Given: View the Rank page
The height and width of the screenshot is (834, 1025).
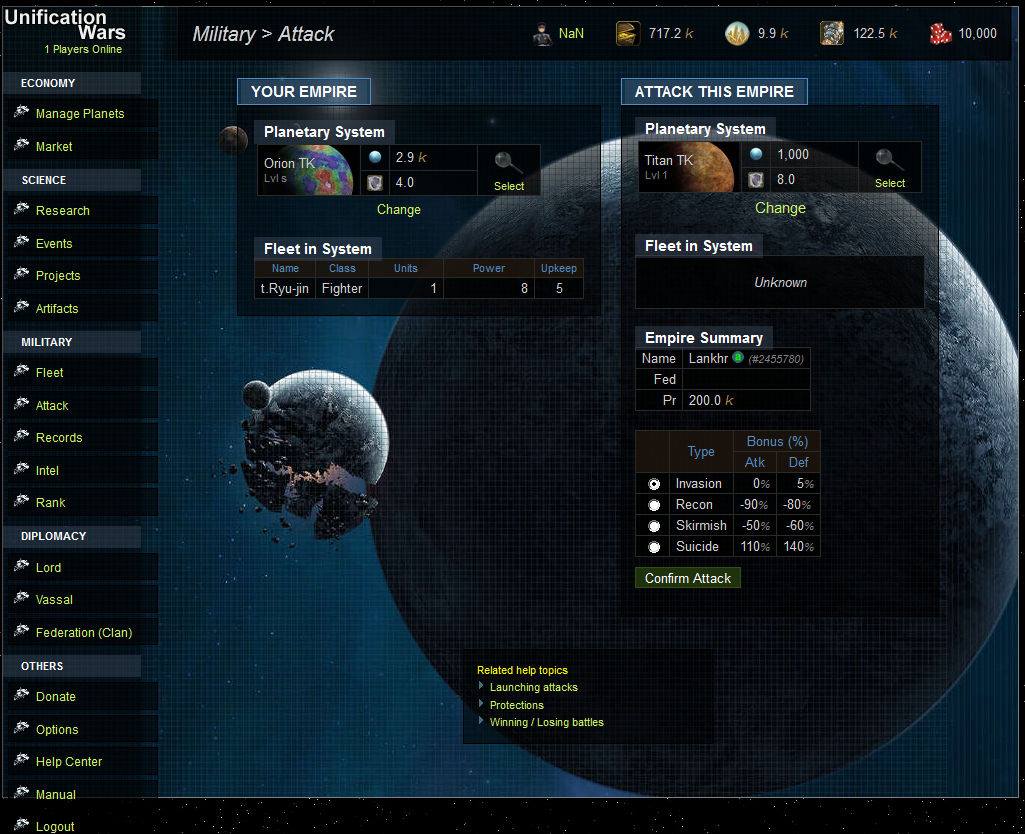Looking at the screenshot, I should [x=50, y=503].
